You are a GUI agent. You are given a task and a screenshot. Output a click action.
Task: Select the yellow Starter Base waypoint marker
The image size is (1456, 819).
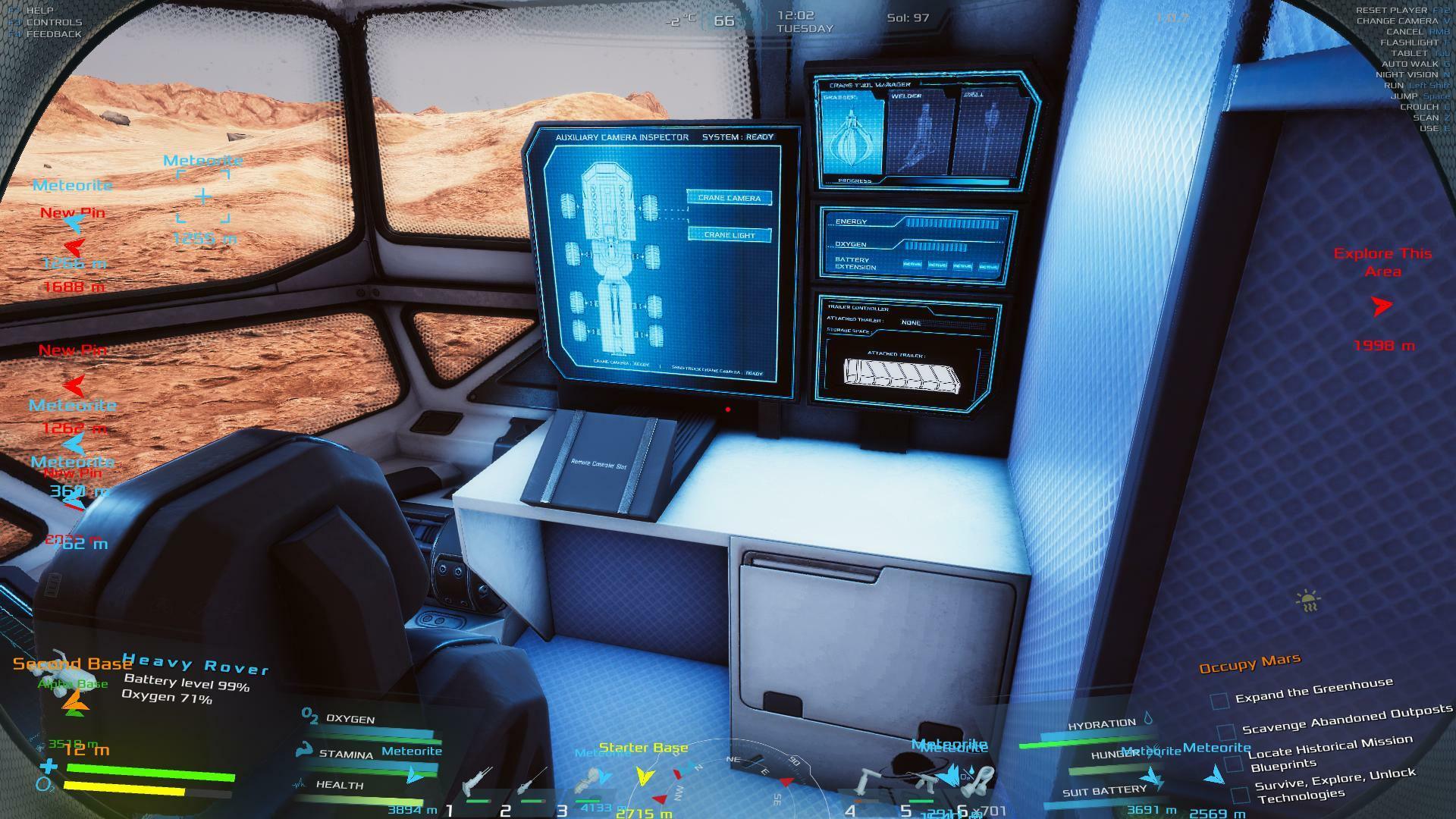645,776
